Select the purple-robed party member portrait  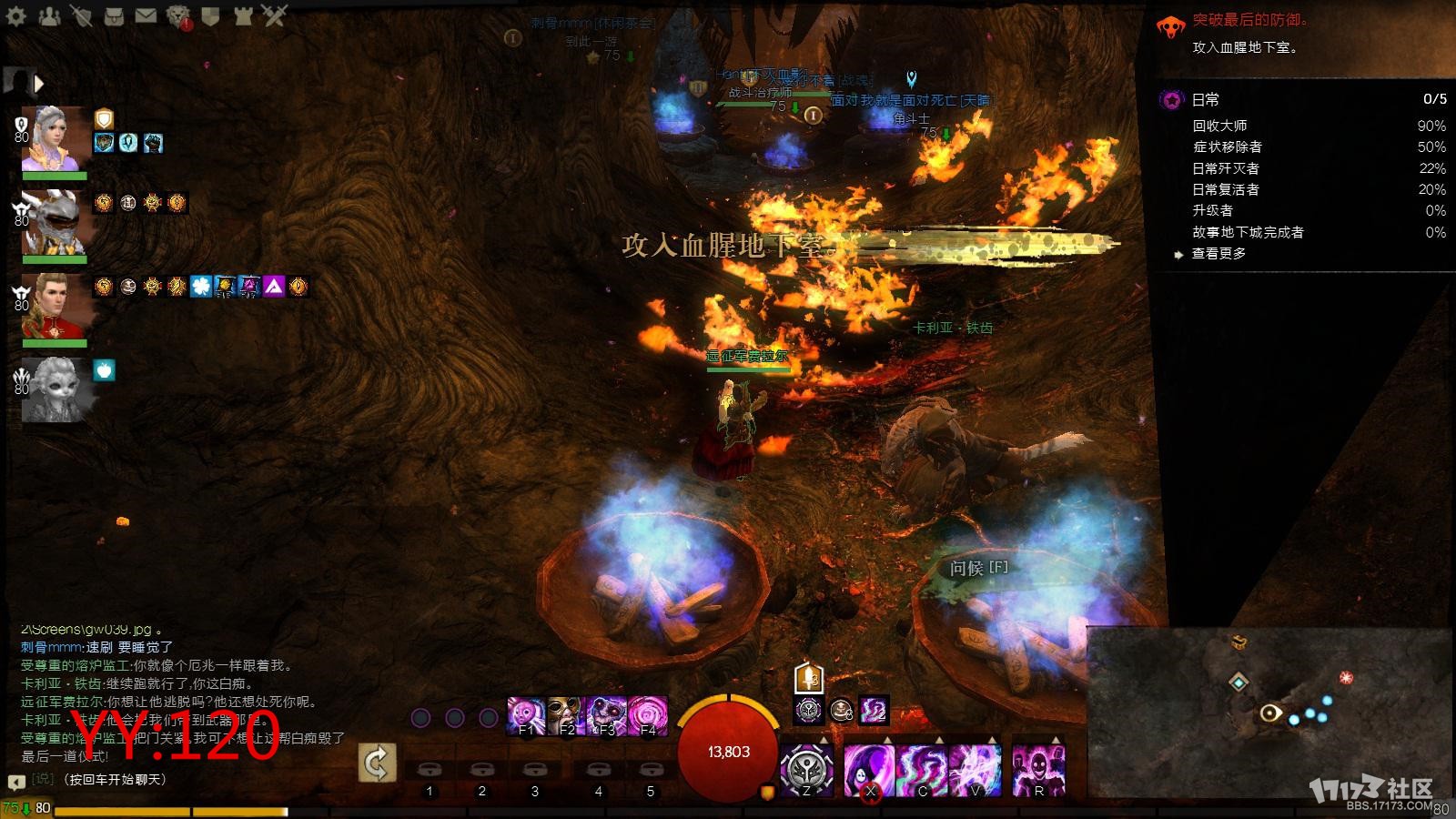(55, 138)
